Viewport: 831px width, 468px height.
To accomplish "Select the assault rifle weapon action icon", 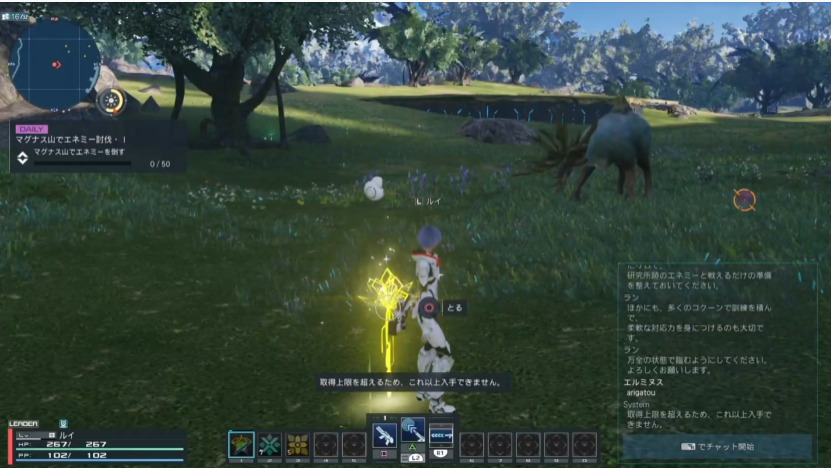I will [x=385, y=435].
